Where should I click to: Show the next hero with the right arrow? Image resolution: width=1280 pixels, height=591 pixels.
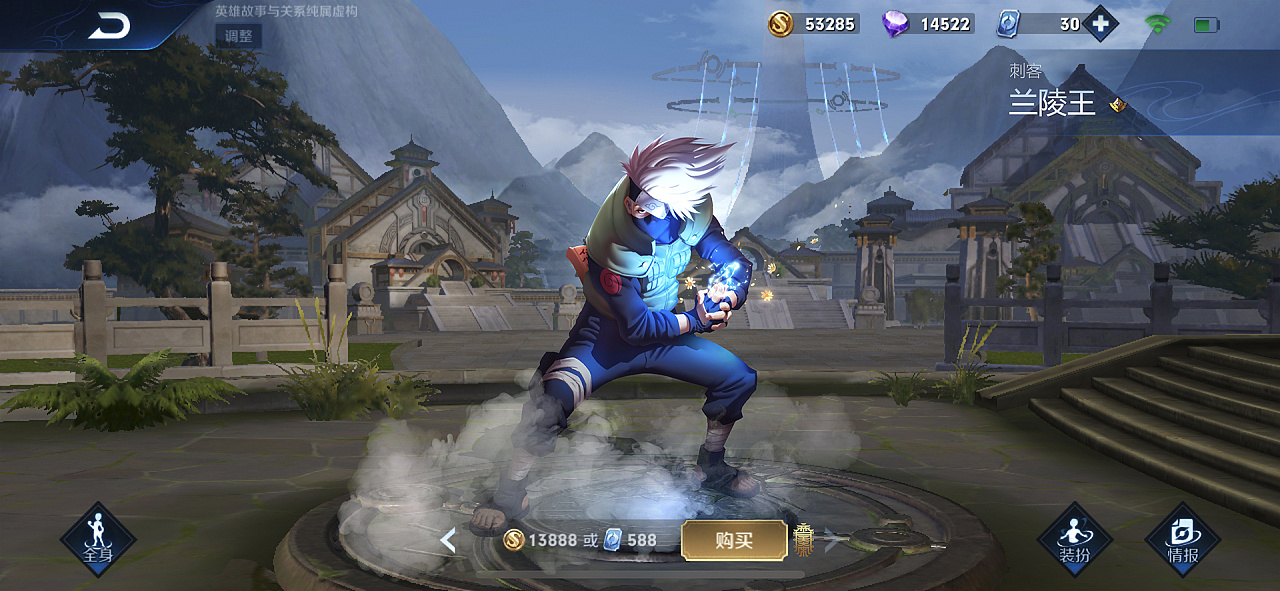pyautogui.click(x=830, y=541)
